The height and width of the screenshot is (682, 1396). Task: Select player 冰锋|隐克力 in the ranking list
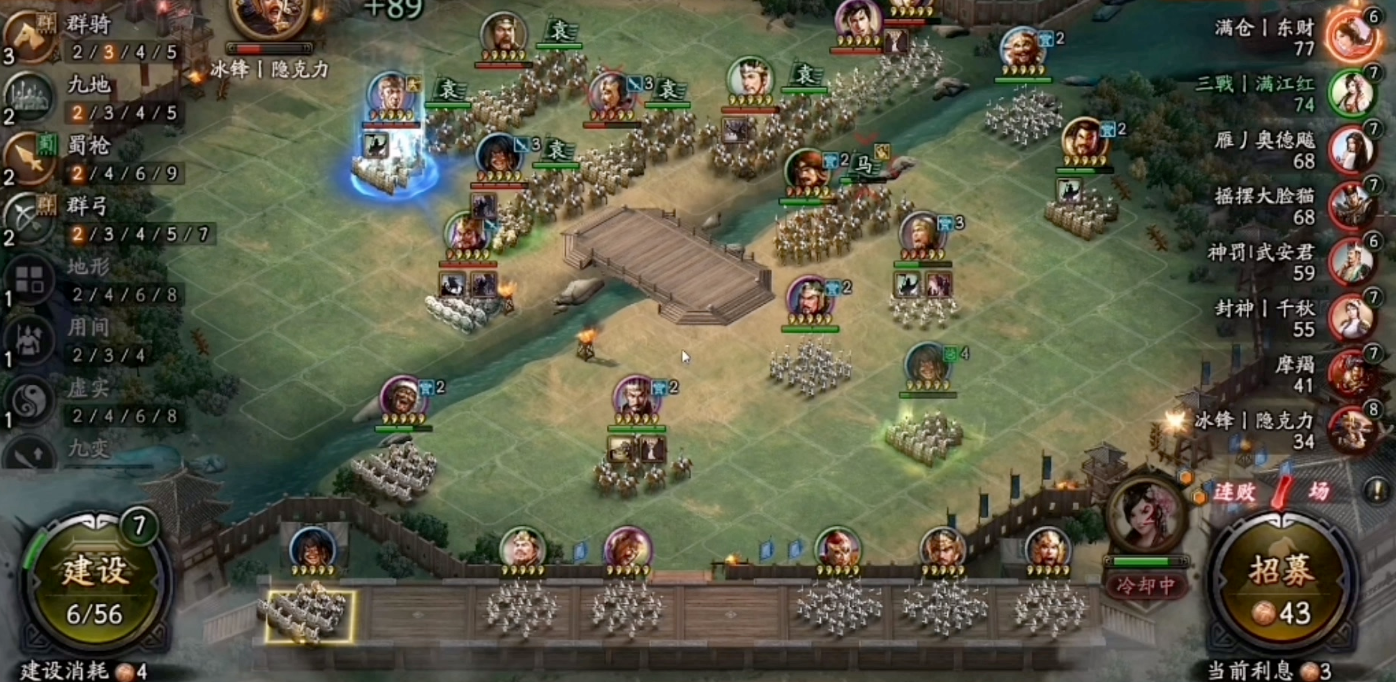pyautogui.click(x=1350, y=429)
